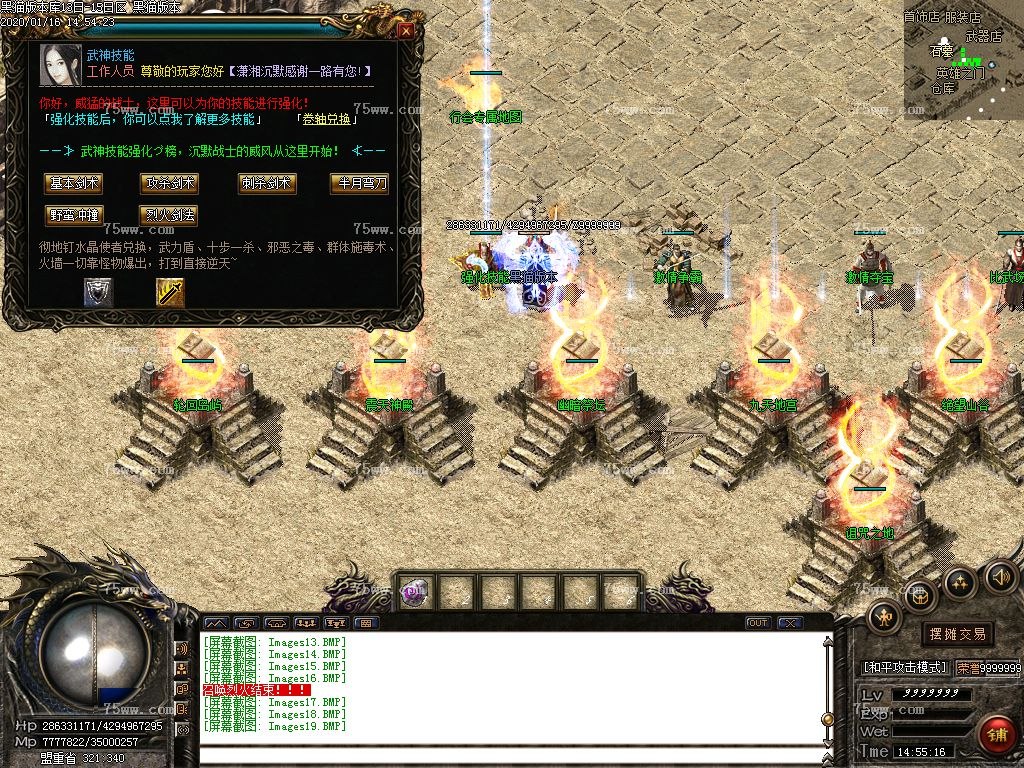
Task: Choose the 基本剑术 skill button
Action: pyautogui.click(x=73, y=183)
